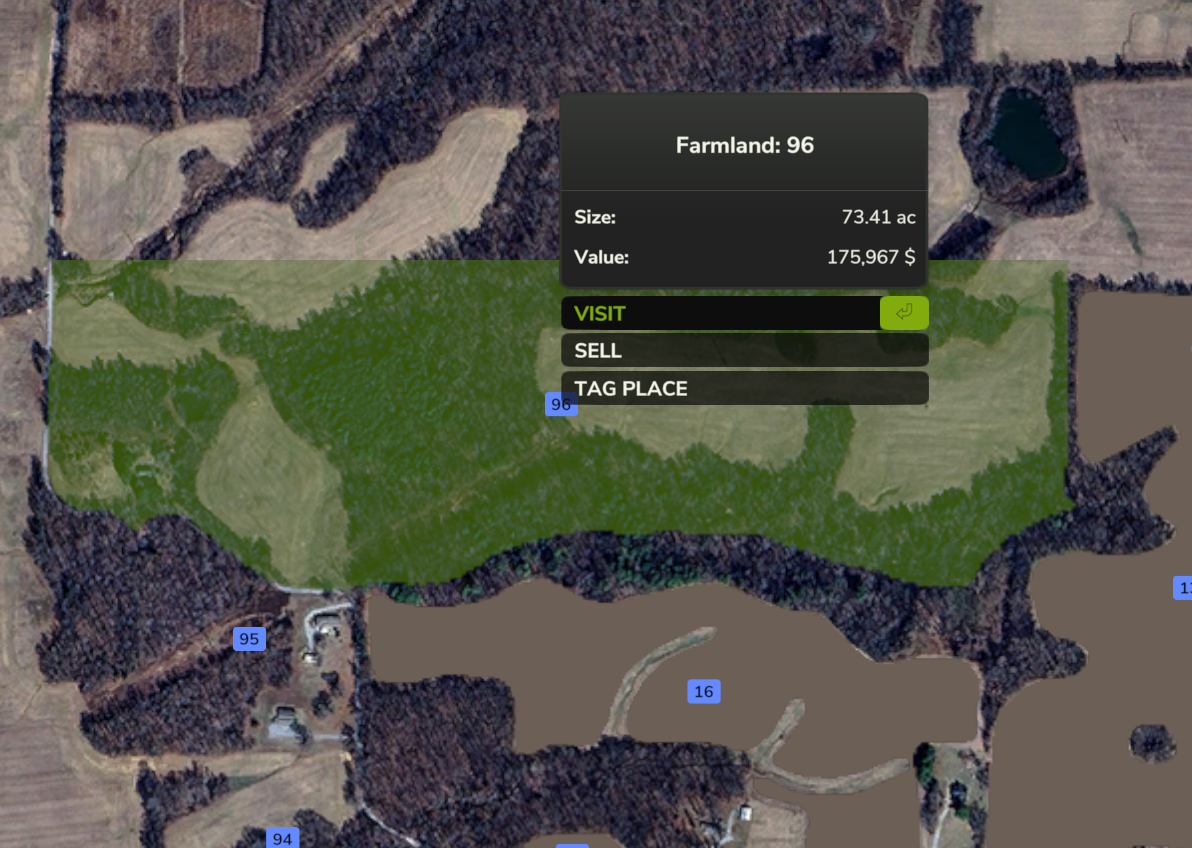Viewport: 1192px width, 848px height.
Task: Pick the field 16 map marker
Action: coord(703,691)
